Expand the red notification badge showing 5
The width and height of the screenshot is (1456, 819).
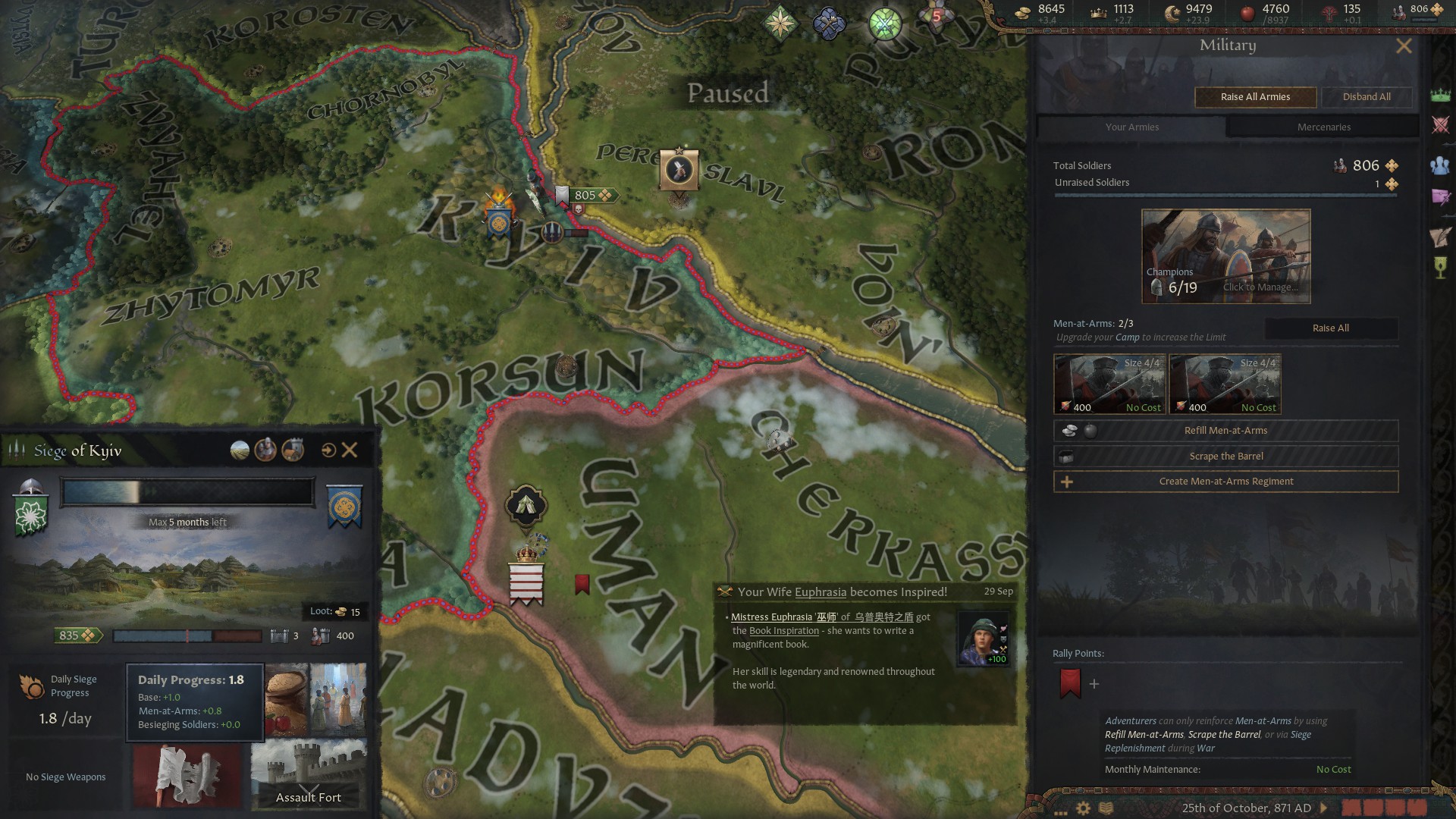coord(937,15)
